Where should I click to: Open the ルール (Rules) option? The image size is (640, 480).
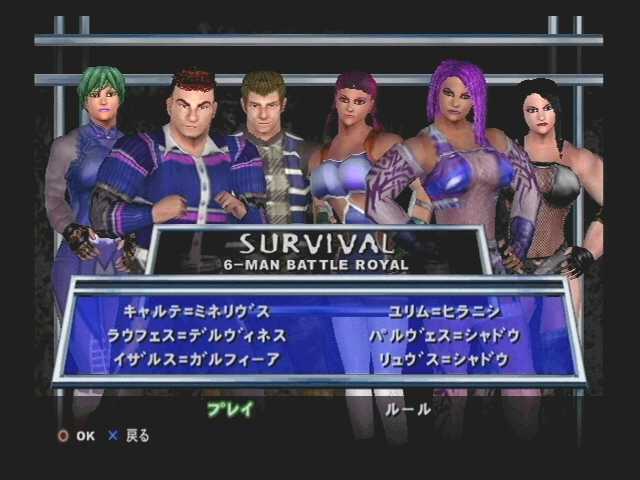pyautogui.click(x=408, y=409)
